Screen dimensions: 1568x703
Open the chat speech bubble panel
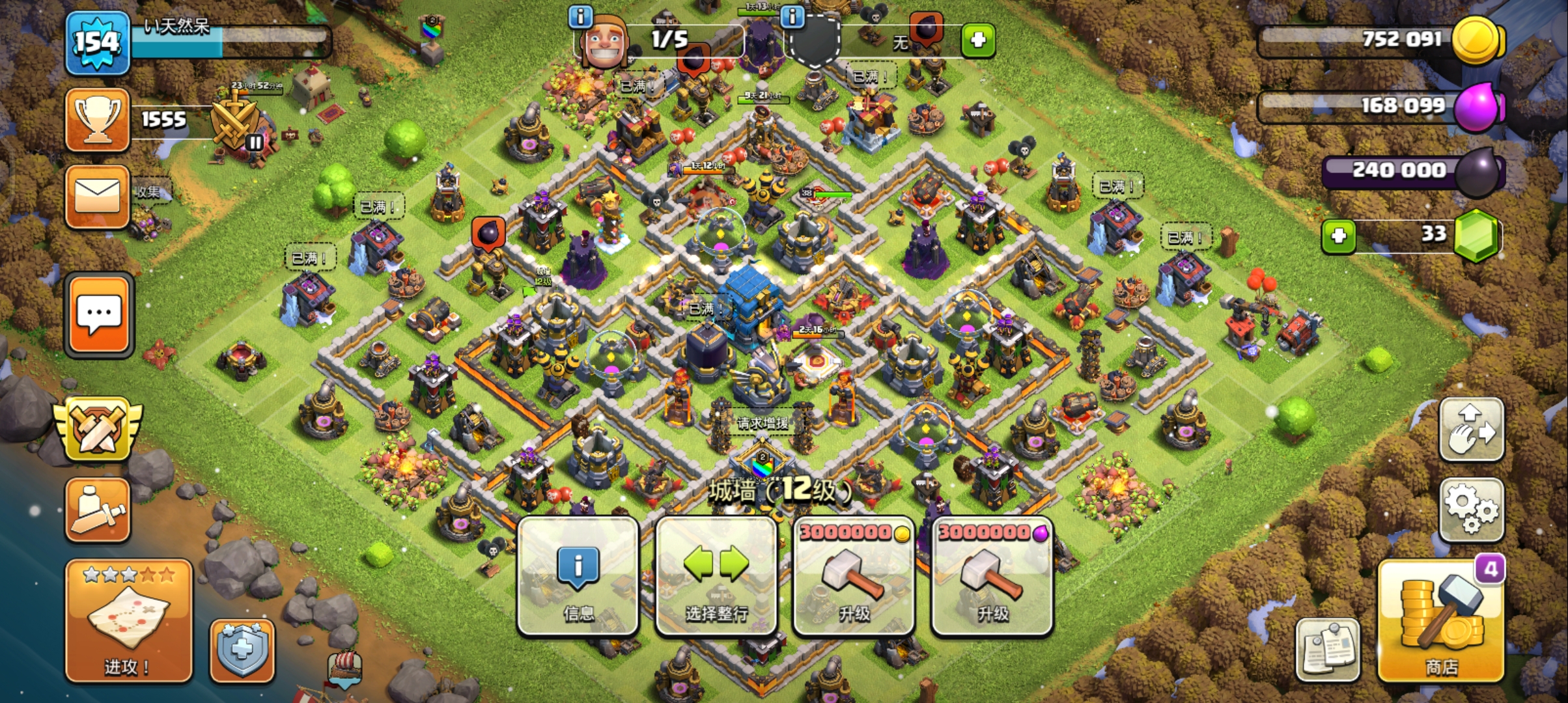pyautogui.click(x=99, y=316)
